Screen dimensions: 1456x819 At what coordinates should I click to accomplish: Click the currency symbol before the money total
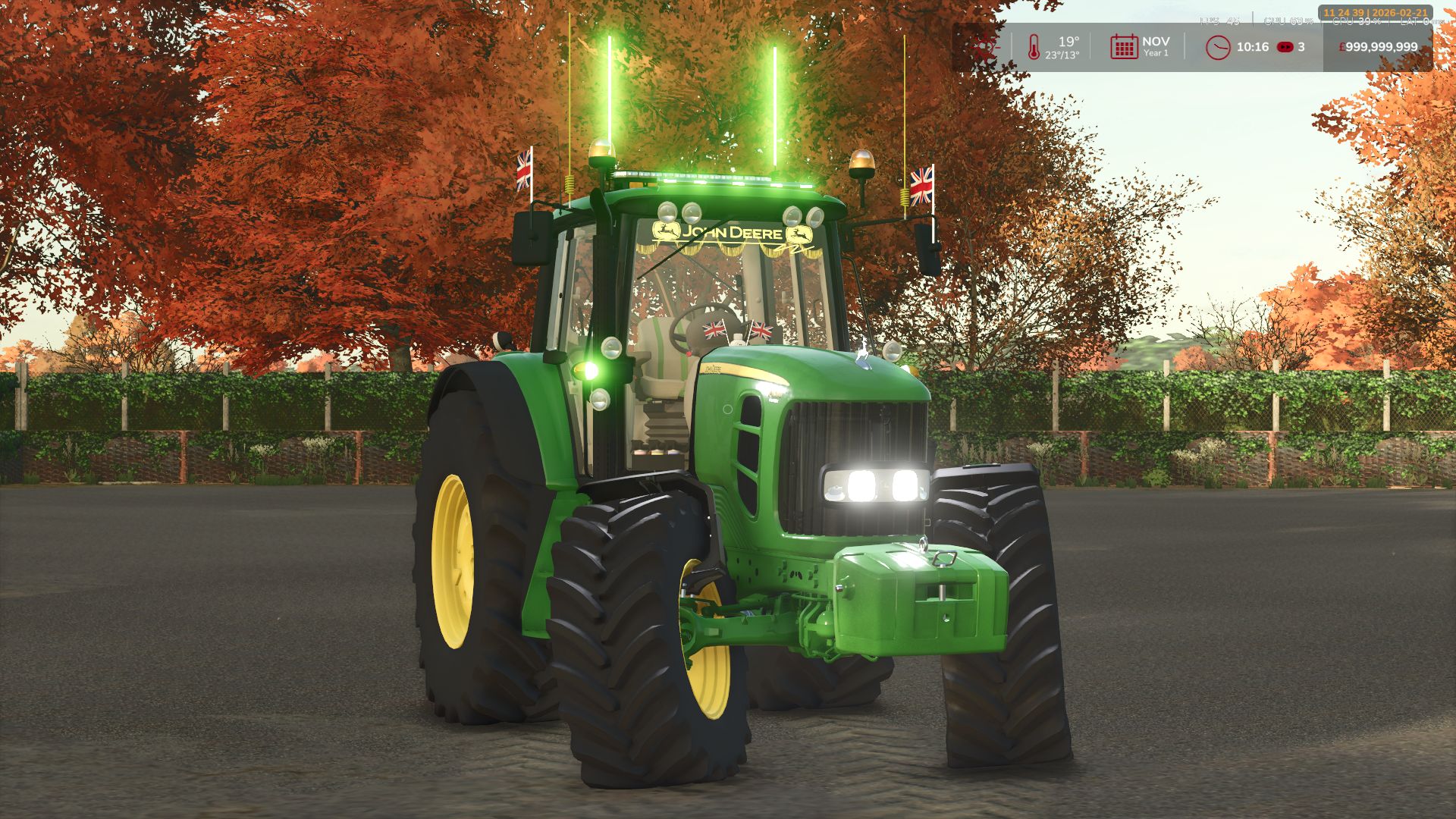click(x=1342, y=47)
